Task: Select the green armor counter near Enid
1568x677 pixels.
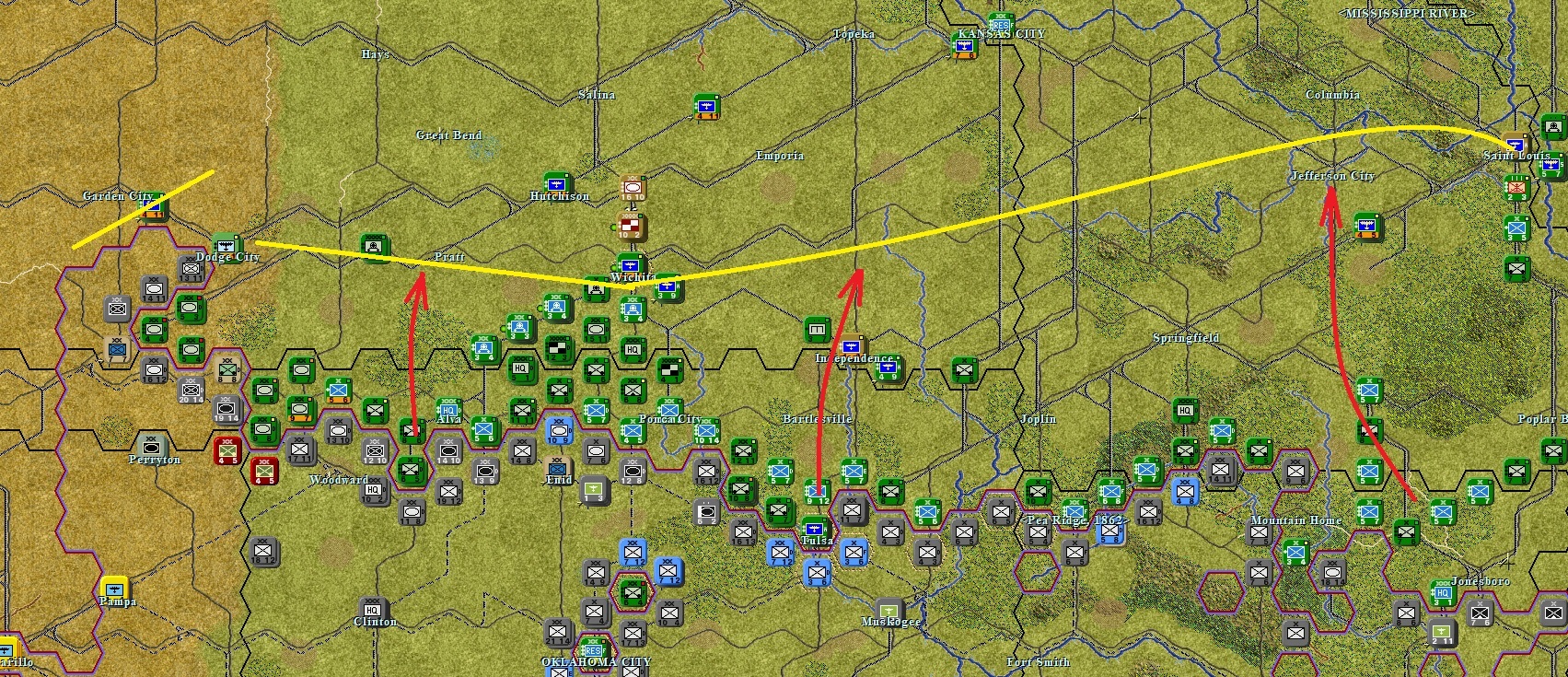Action: point(597,330)
